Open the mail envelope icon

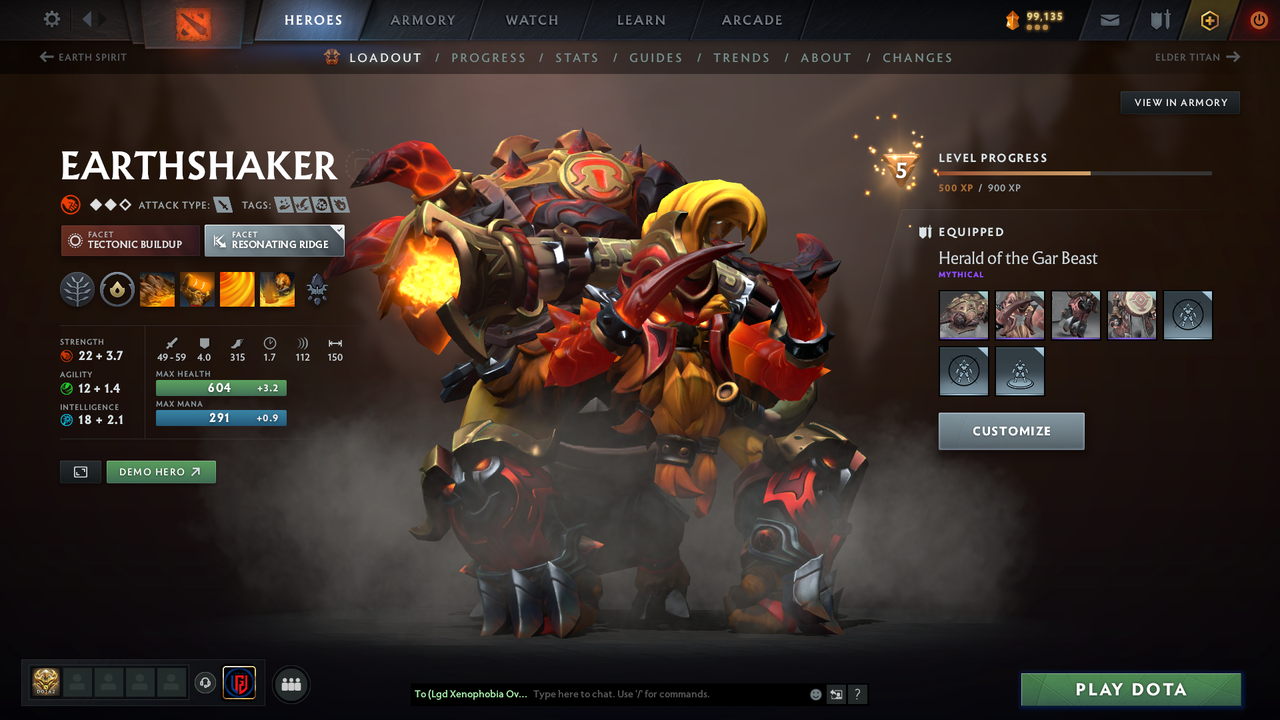pyautogui.click(x=1108, y=19)
